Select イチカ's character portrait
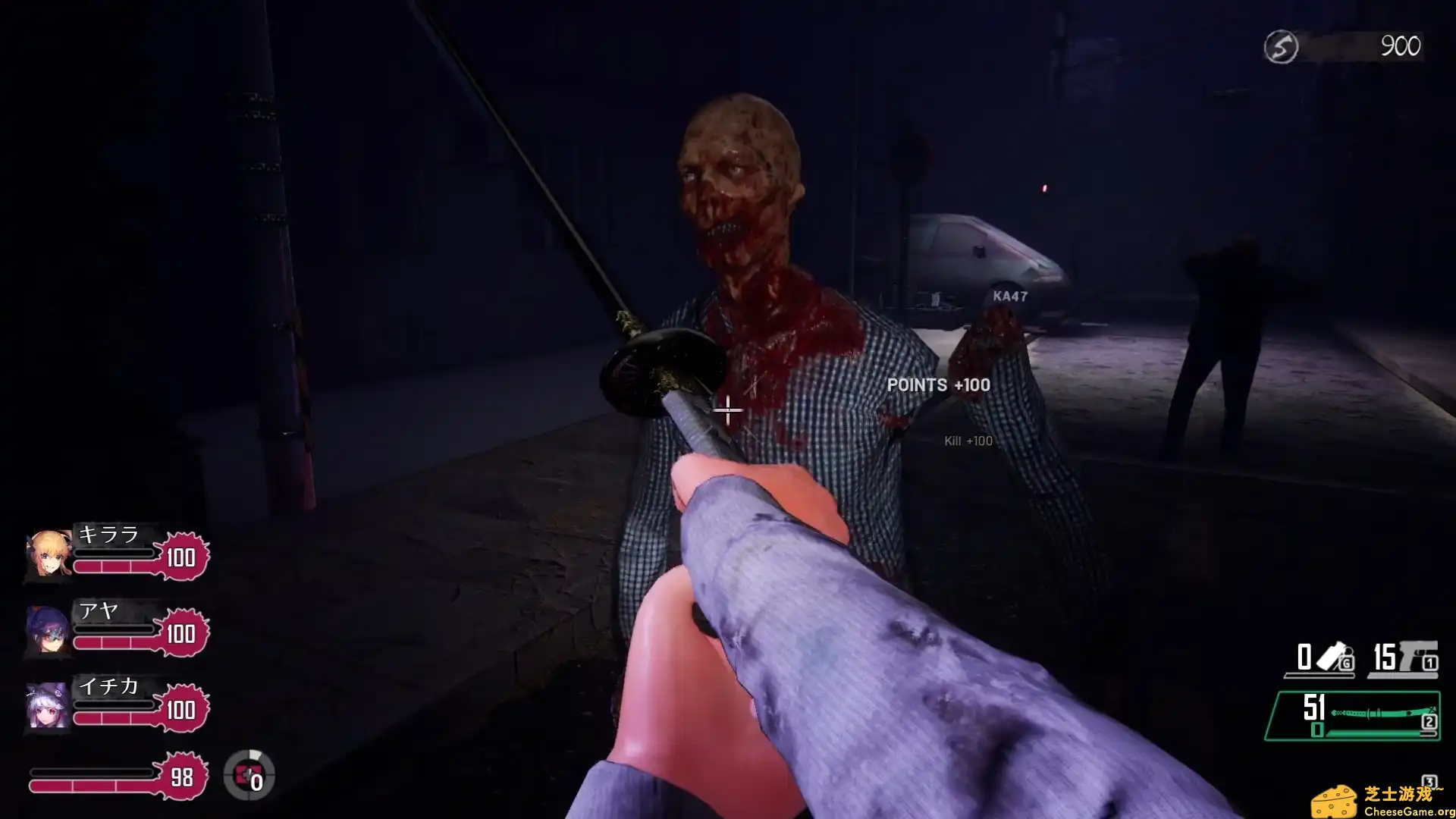Viewport: 1456px width, 819px height. pos(47,708)
